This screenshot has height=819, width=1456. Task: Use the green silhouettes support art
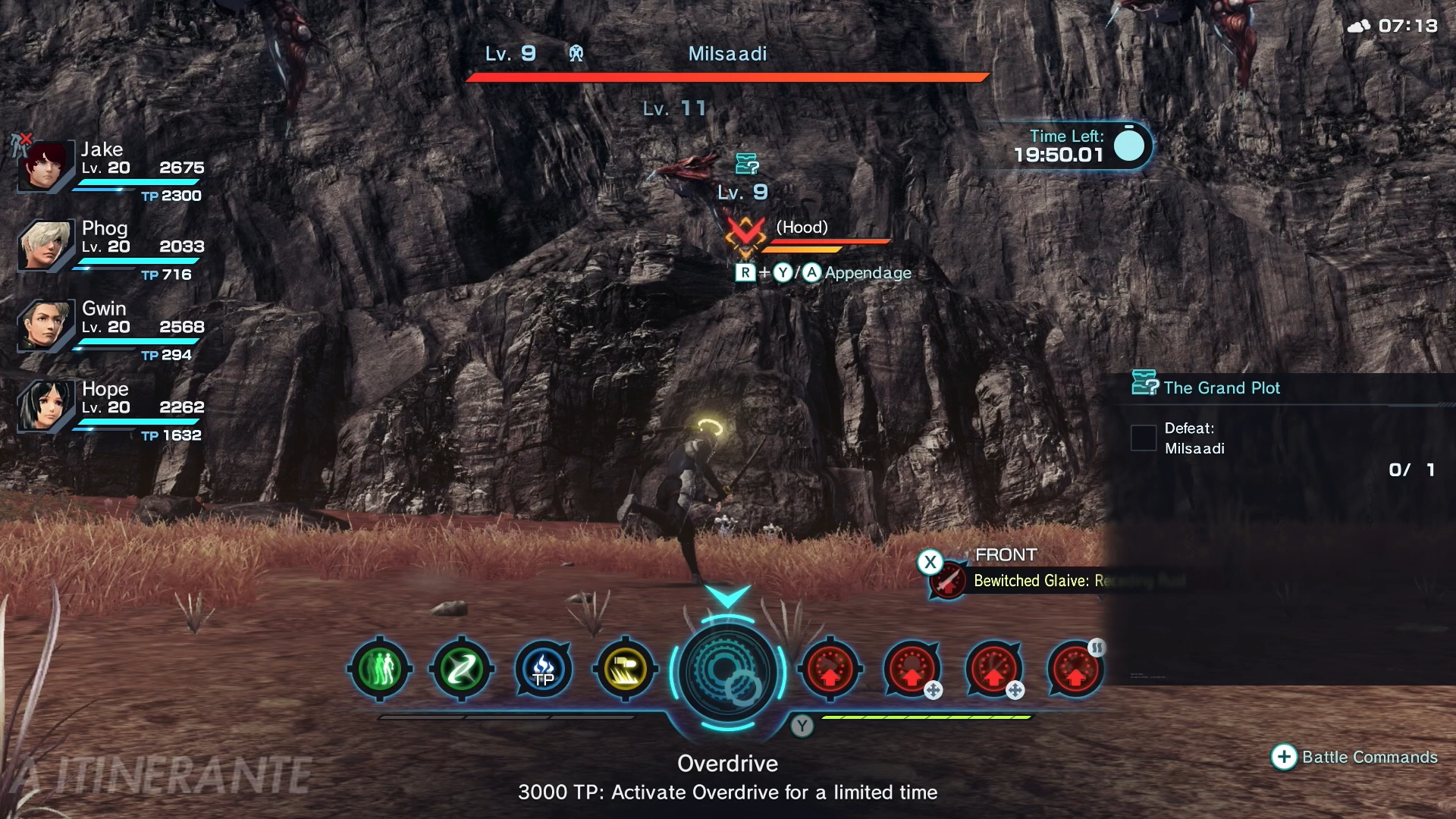tap(380, 670)
